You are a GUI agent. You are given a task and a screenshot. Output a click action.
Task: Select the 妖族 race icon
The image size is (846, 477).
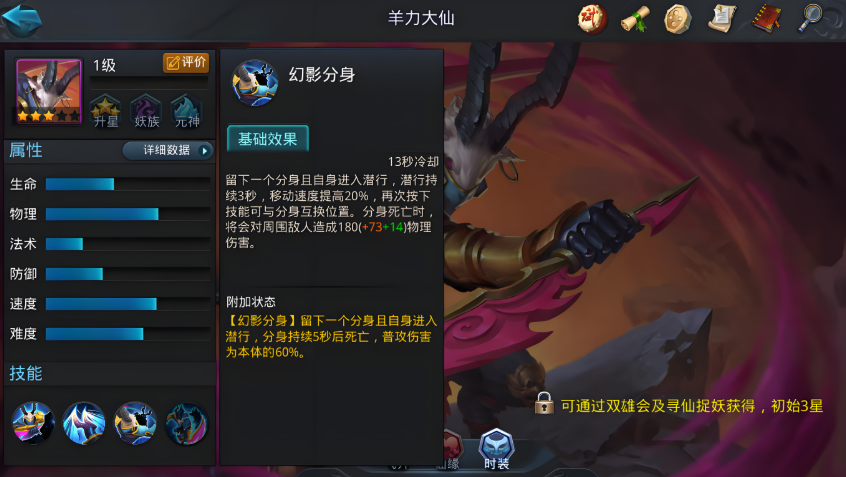[146, 110]
